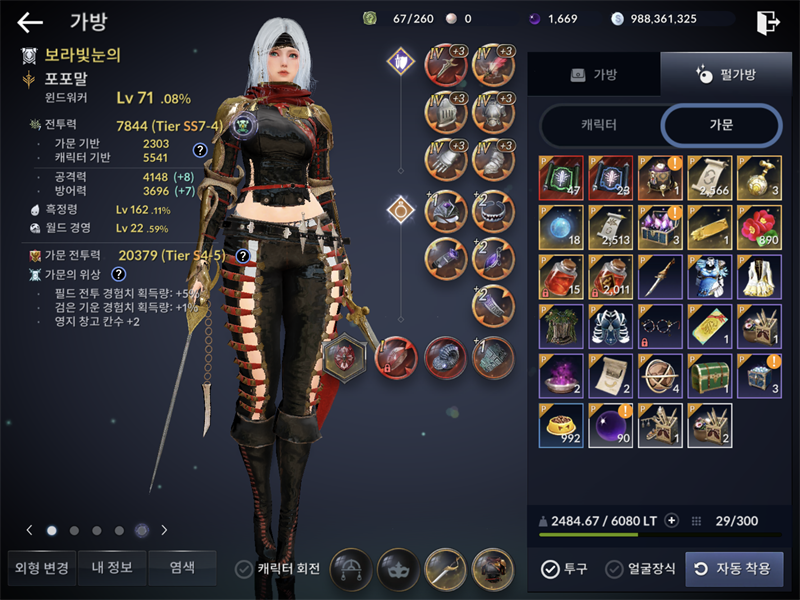Click the 자동 착용 auto-equip button
The height and width of the screenshot is (600, 800).
pyautogui.click(x=734, y=569)
